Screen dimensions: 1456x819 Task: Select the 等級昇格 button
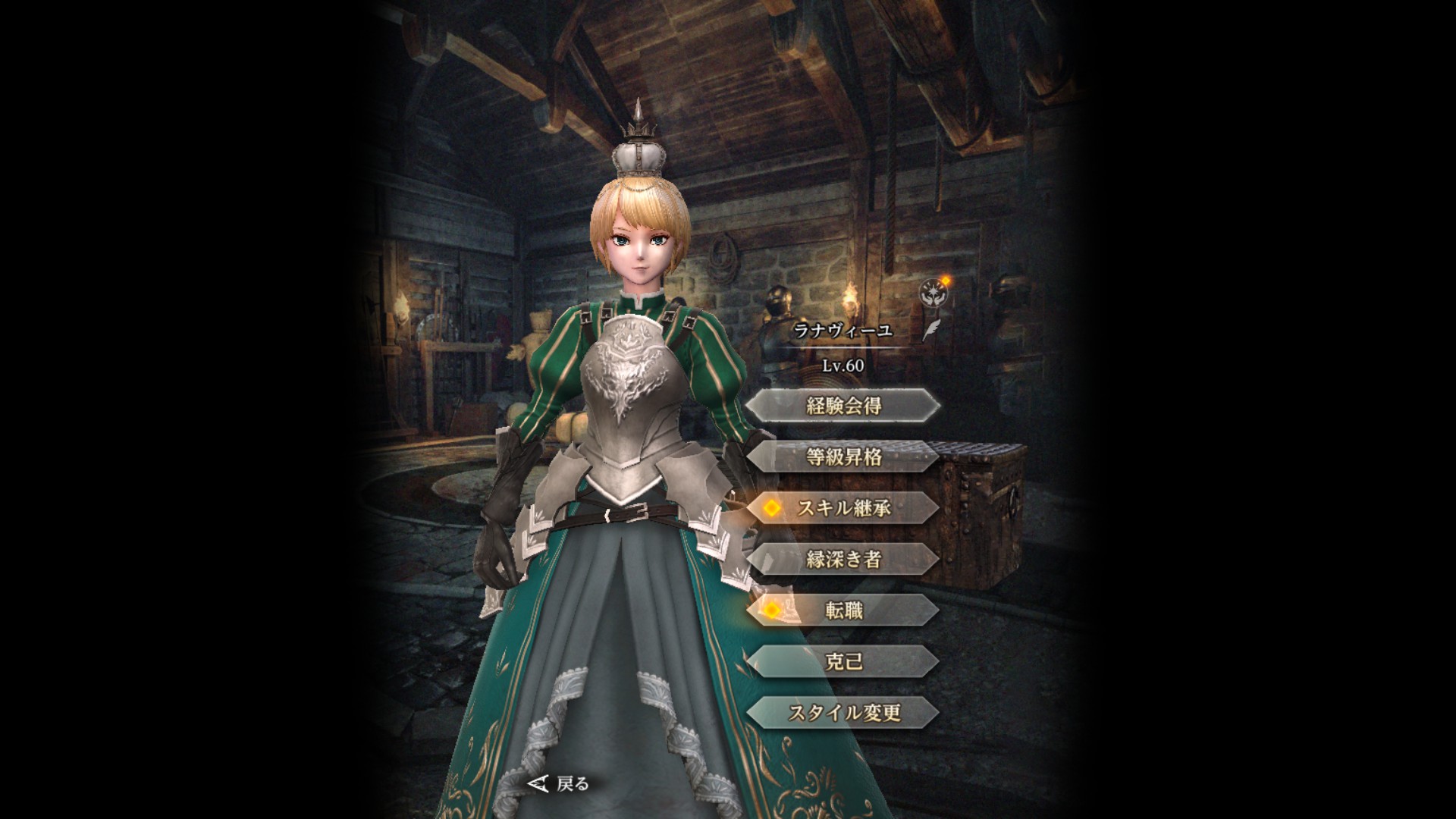(843, 457)
